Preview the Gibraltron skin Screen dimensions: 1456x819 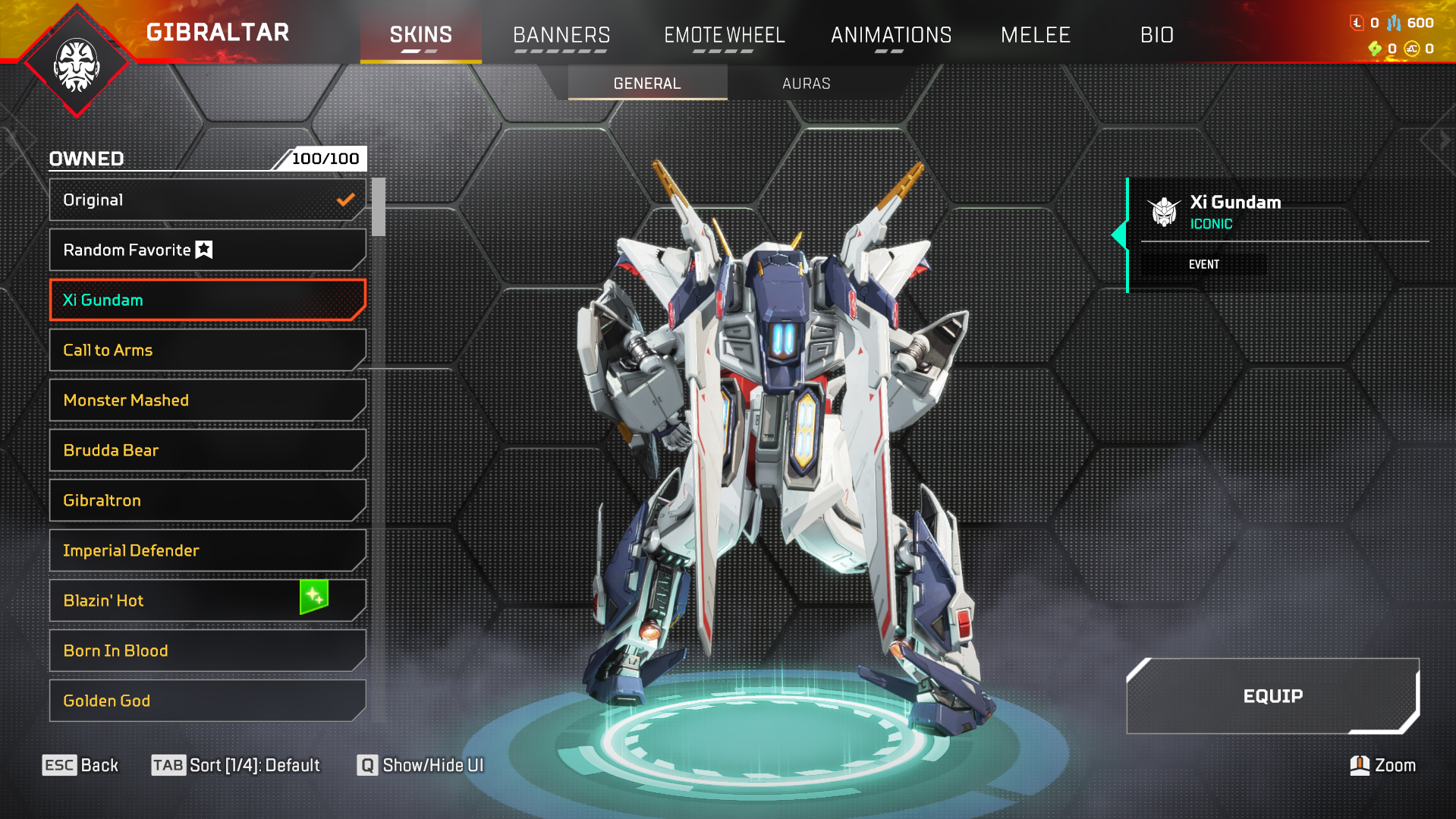pos(206,500)
